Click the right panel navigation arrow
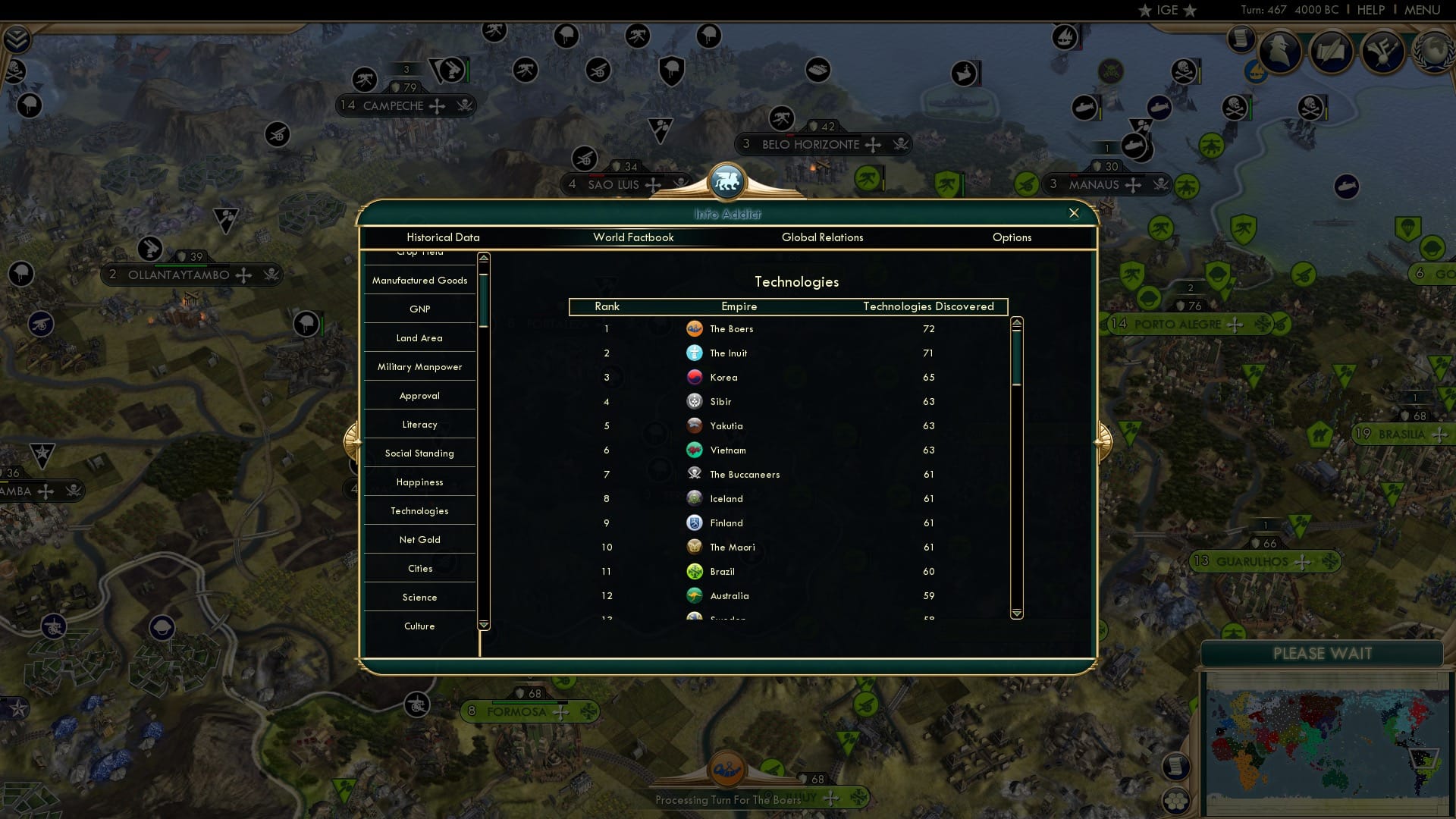This screenshot has height=819, width=1456. point(1102,440)
